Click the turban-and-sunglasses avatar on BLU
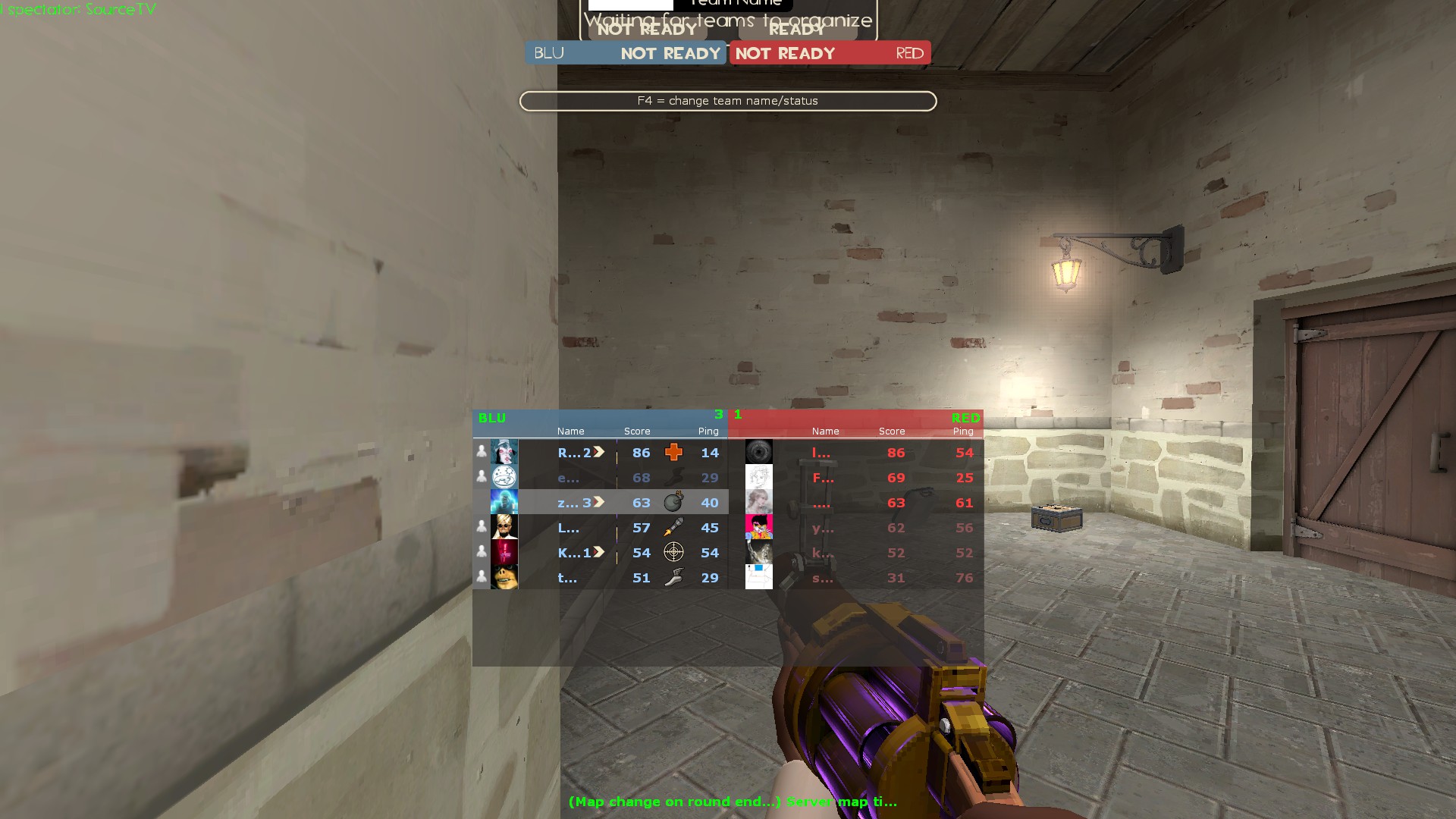1456x819 pixels. click(504, 528)
